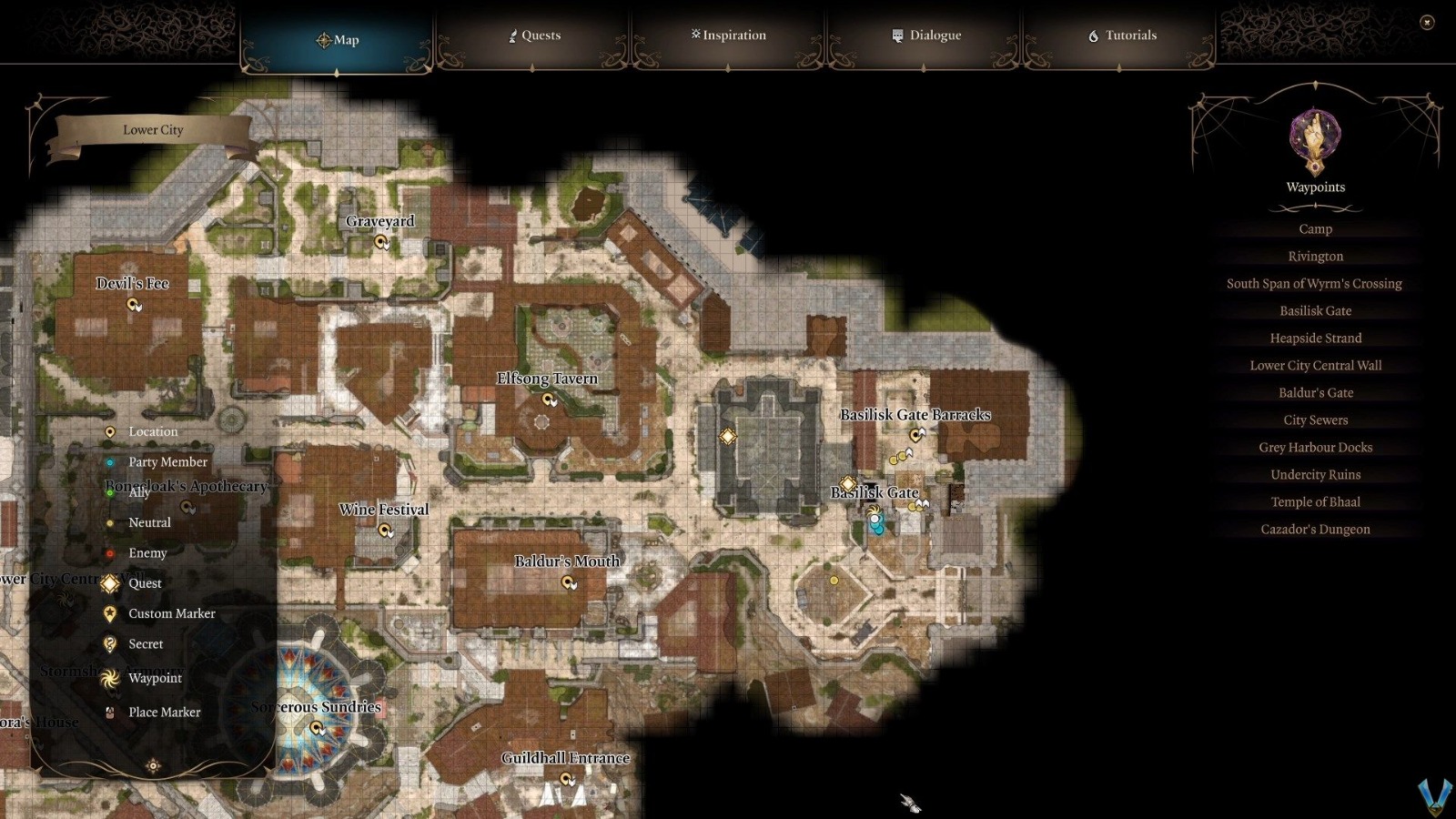Fast travel to Camp from the waypoint list

click(x=1315, y=228)
